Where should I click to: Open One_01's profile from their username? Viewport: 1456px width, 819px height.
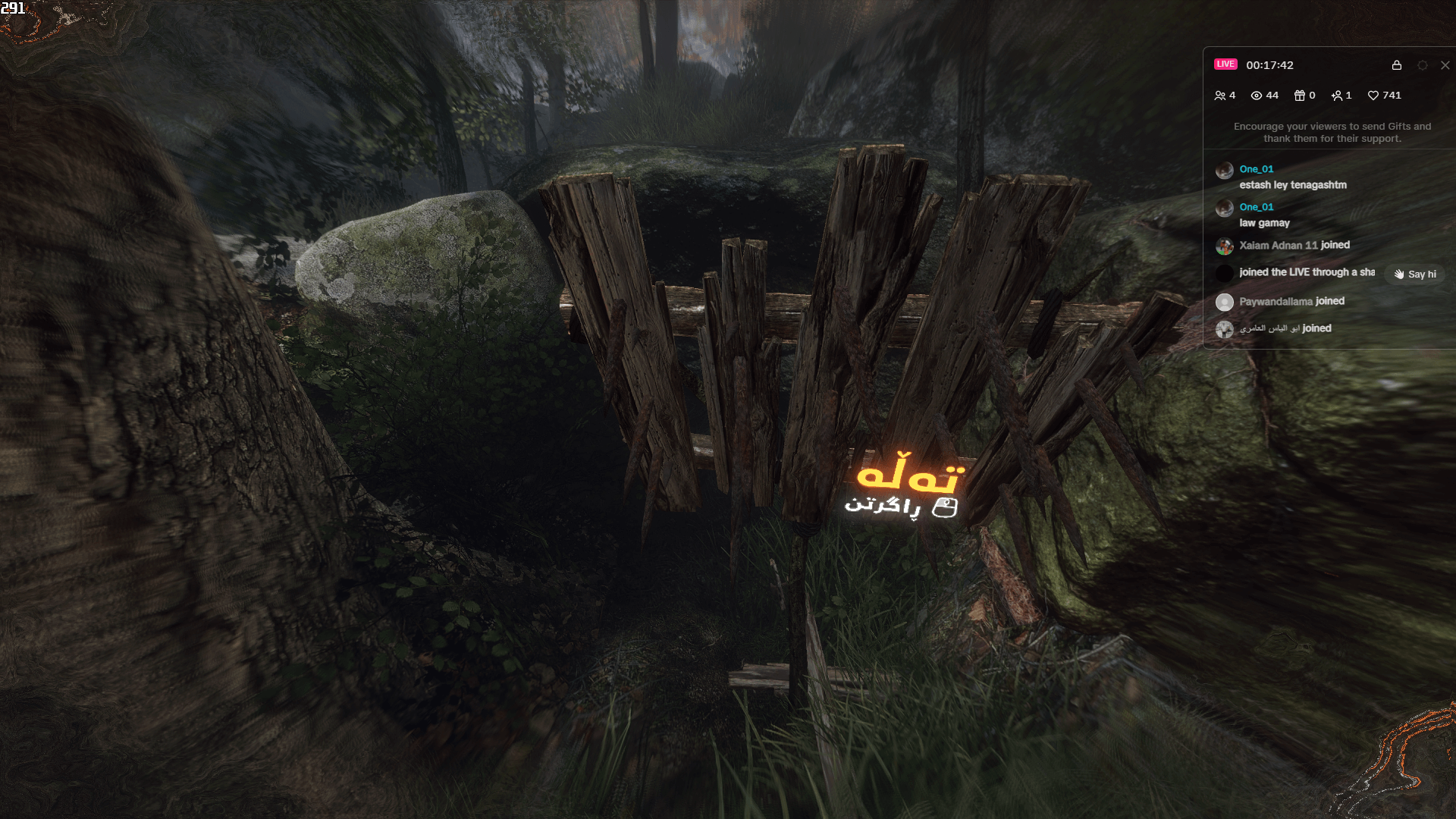click(x=1256, y=169)
